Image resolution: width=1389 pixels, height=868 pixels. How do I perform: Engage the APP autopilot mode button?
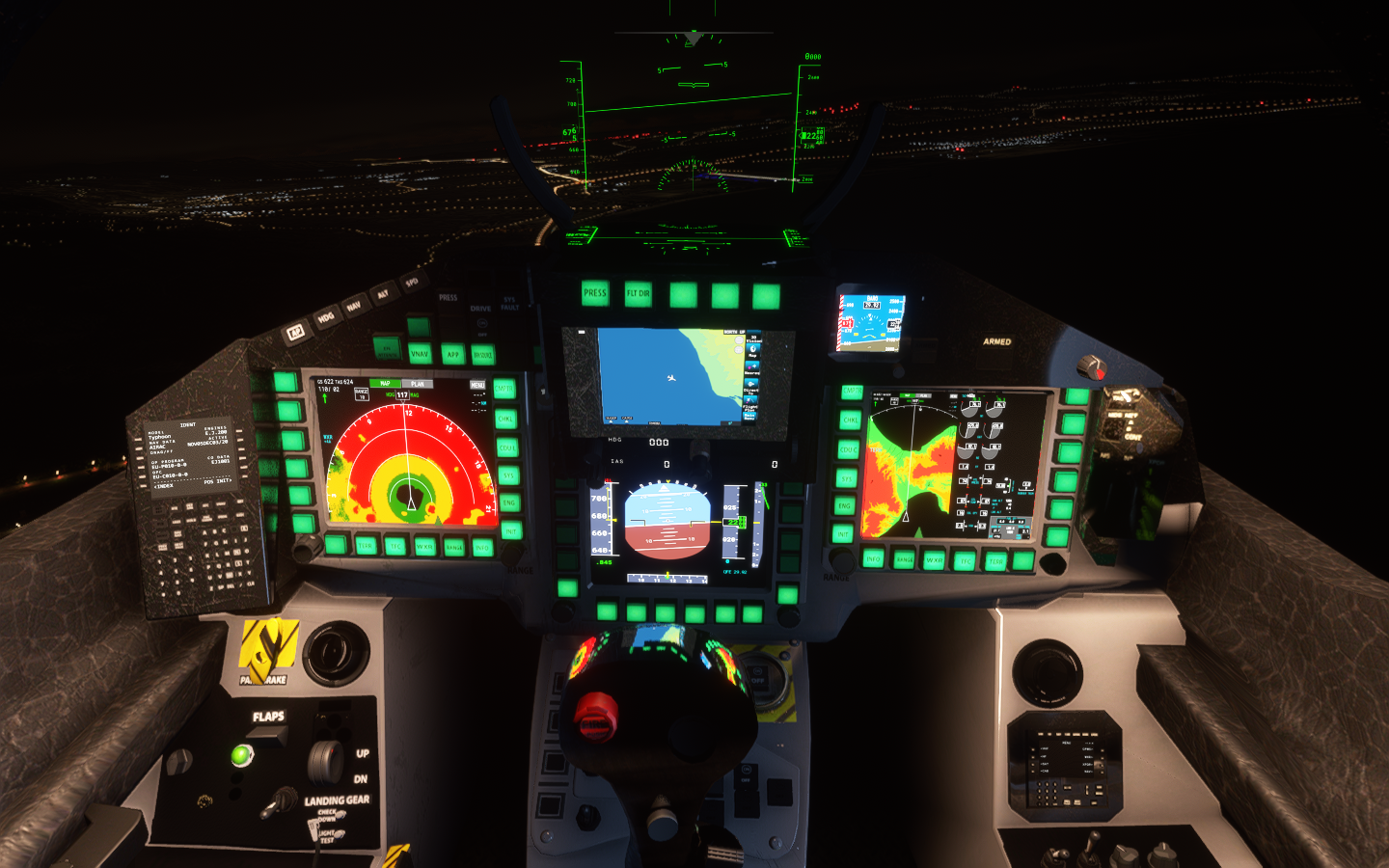tap(453, 354)
